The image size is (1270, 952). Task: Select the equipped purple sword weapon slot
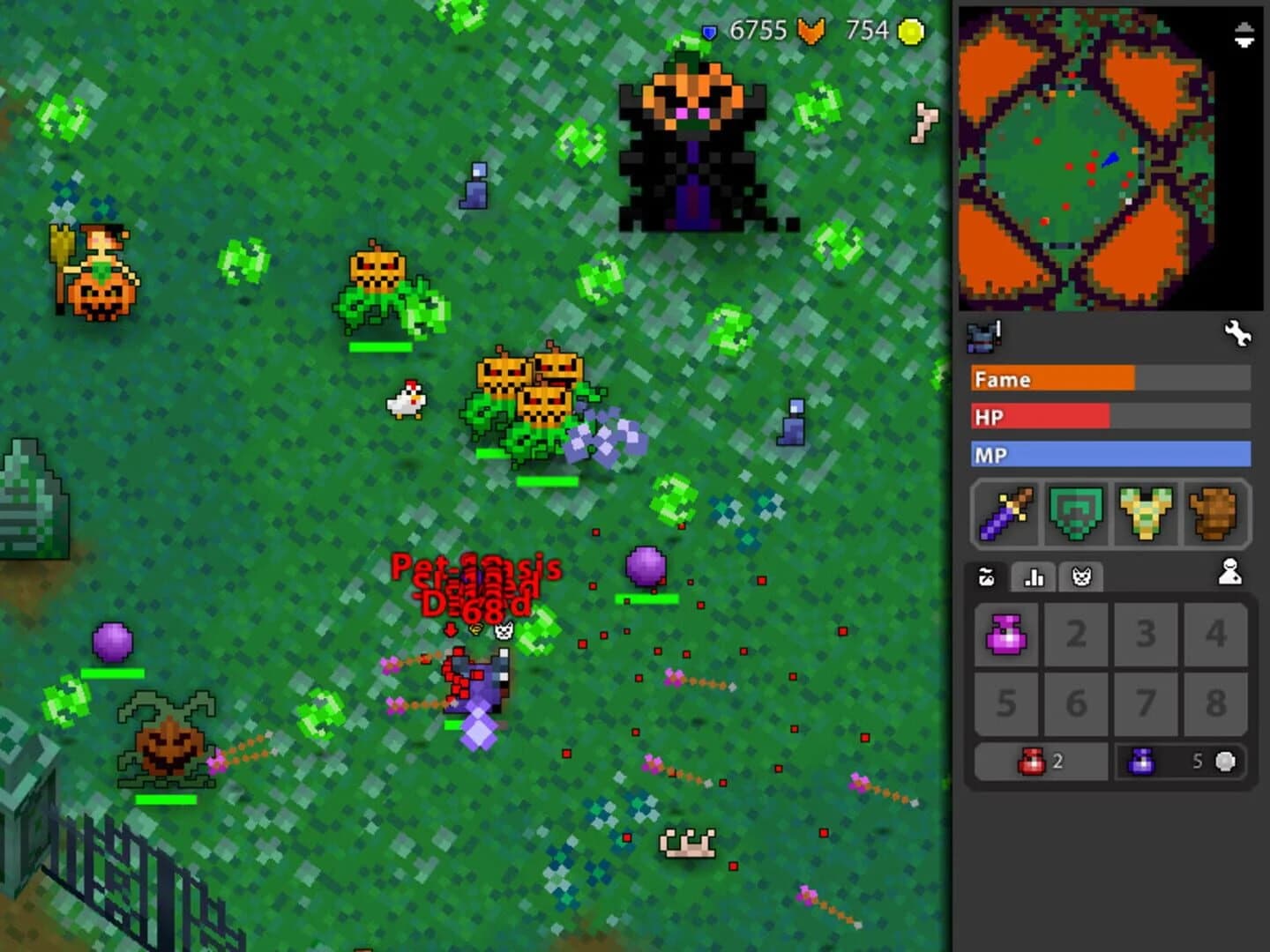[1005, 514]
